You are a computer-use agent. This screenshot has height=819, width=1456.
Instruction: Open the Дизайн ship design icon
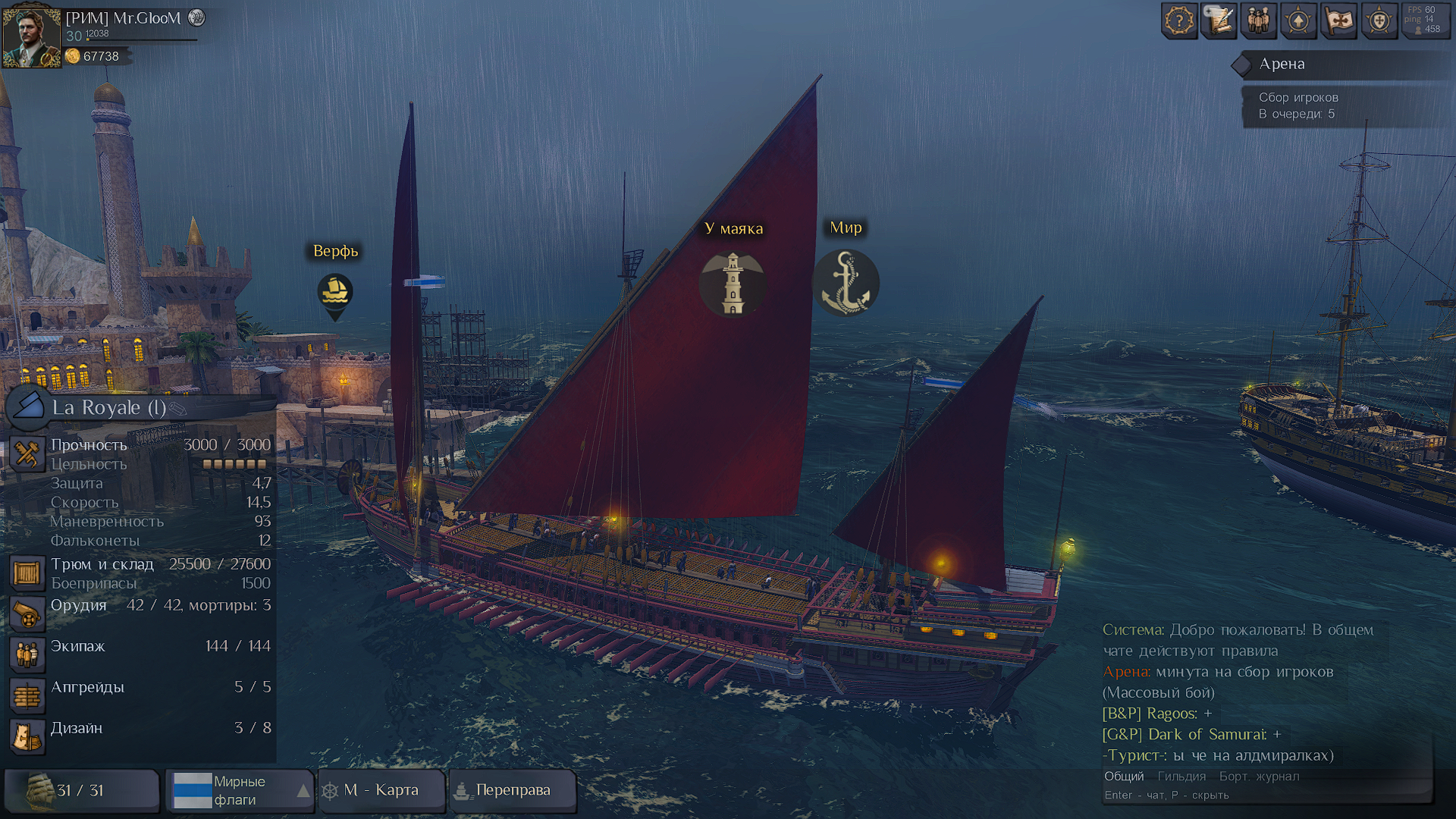27,736
